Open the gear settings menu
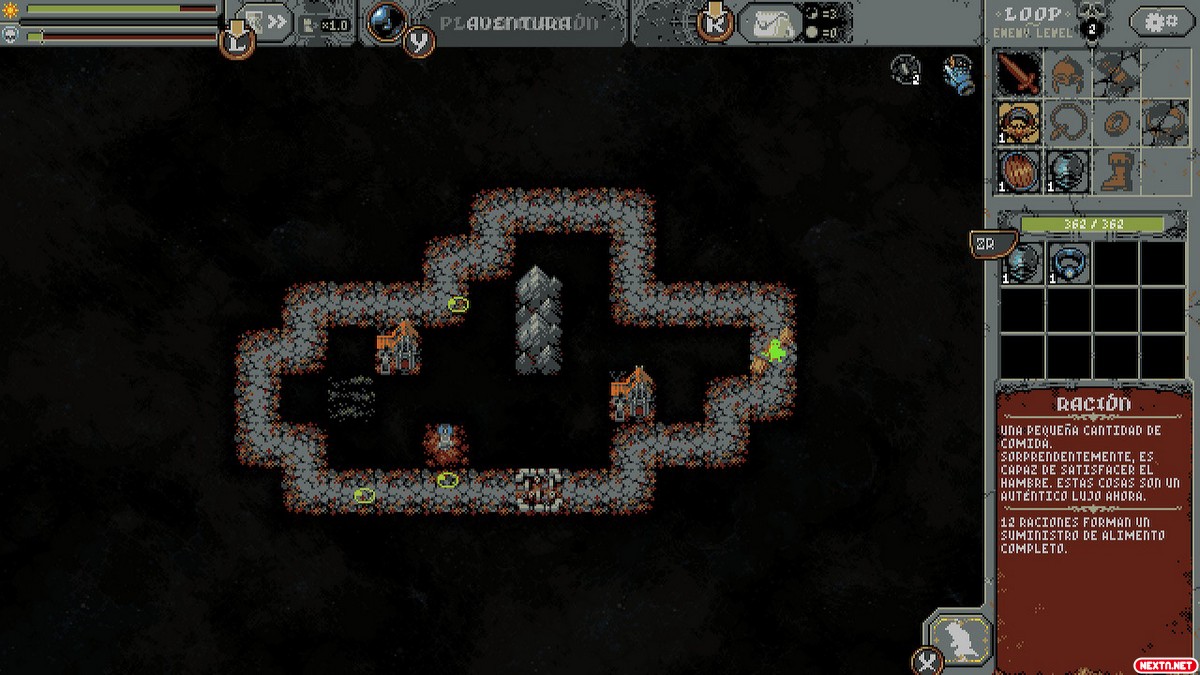1200x675 pixels. pyautogui.click(x=1160, y=21)
